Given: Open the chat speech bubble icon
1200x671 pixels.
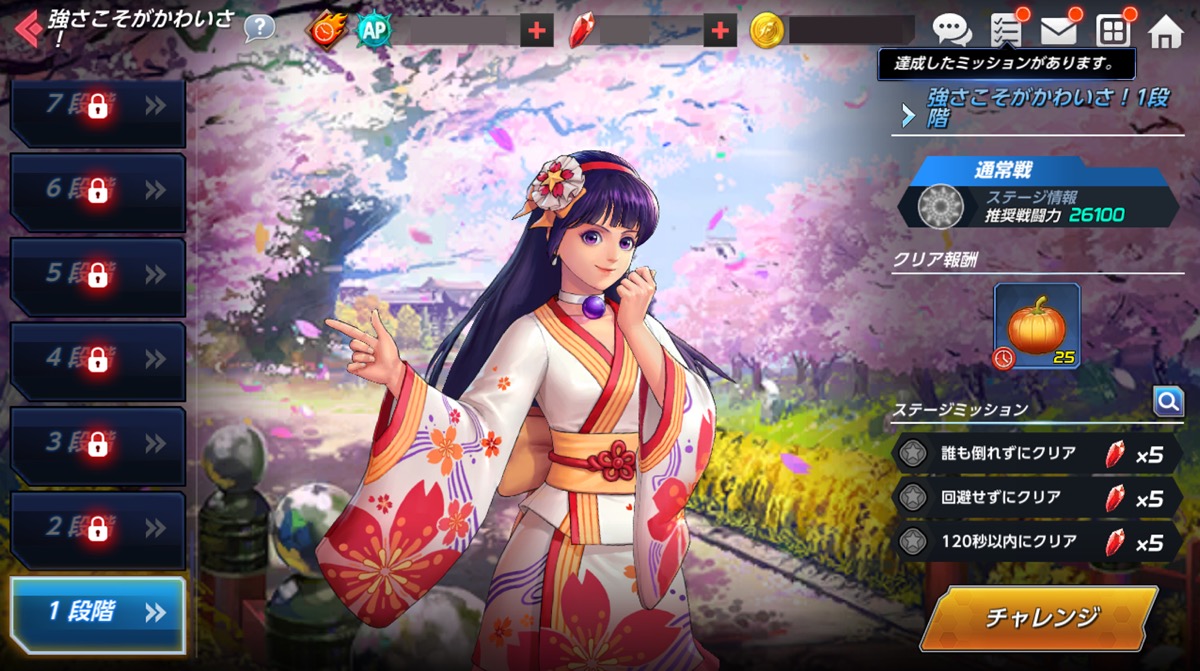Looking at the screenshot, I should (951, 31).
